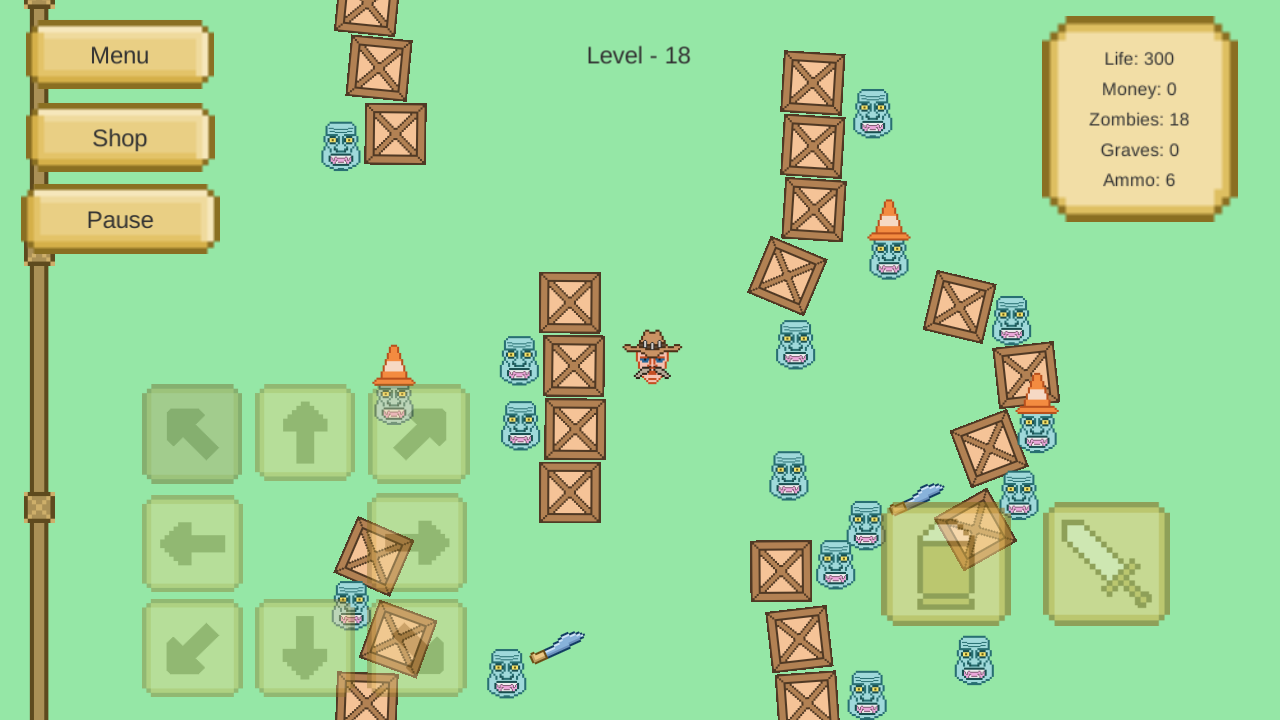Pause the game
Image resolution: width=1280 pixels, height=720 pixels.
(x=119, y=219)
